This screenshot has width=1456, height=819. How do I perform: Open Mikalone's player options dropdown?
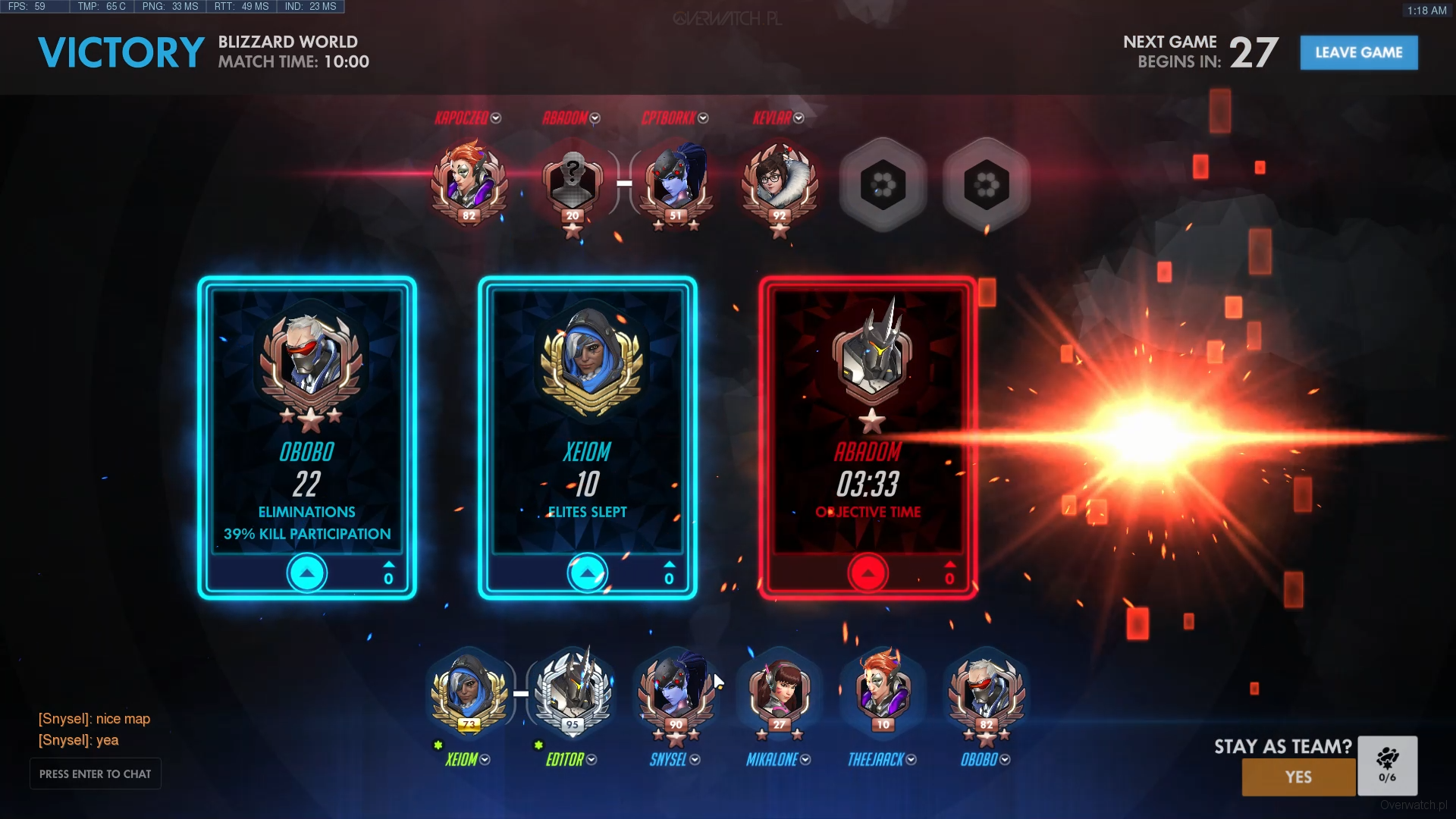click(x=805, y=760)
